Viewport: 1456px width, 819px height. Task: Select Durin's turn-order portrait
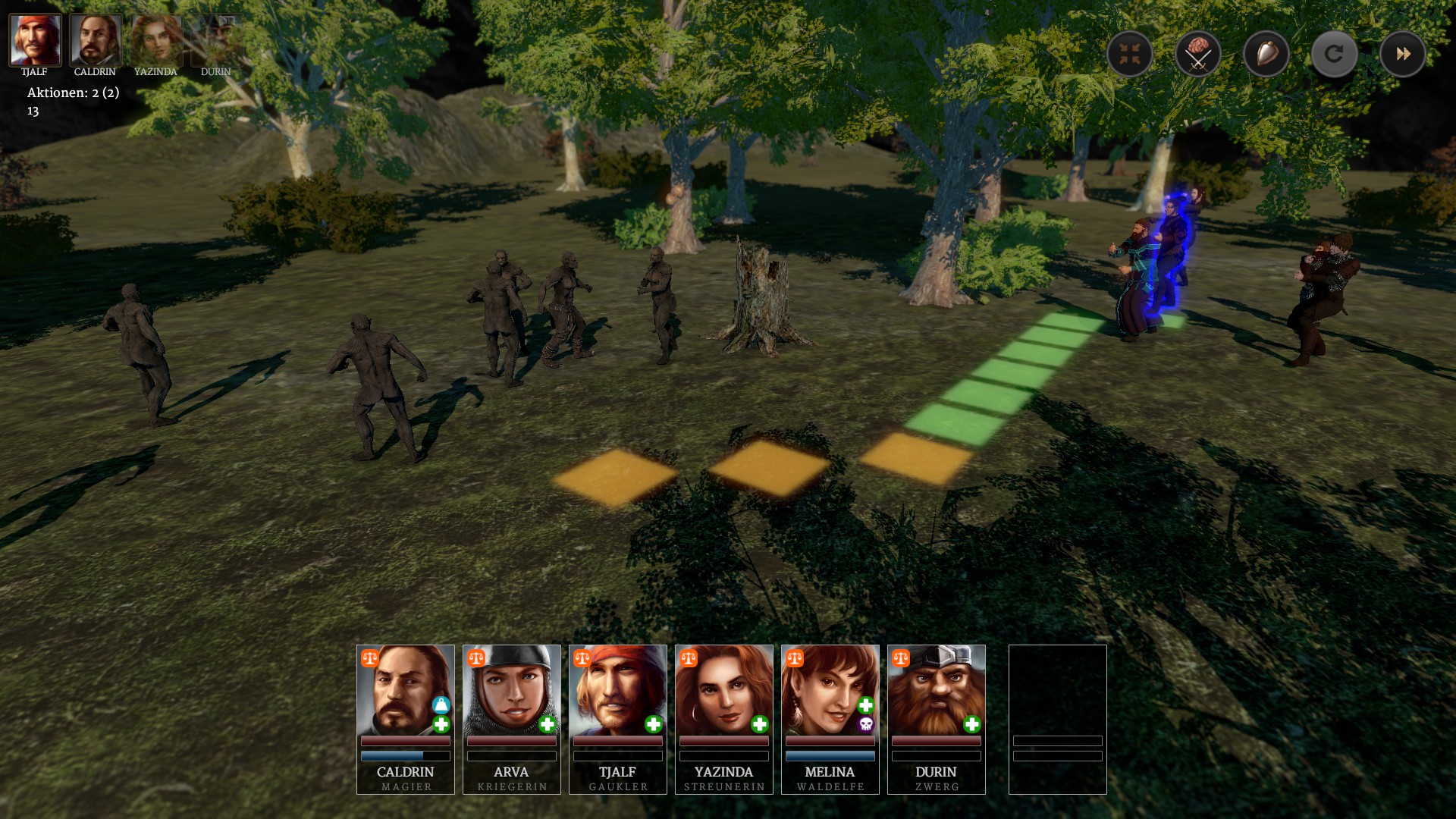pyautogui.click(x=216, y=40)
